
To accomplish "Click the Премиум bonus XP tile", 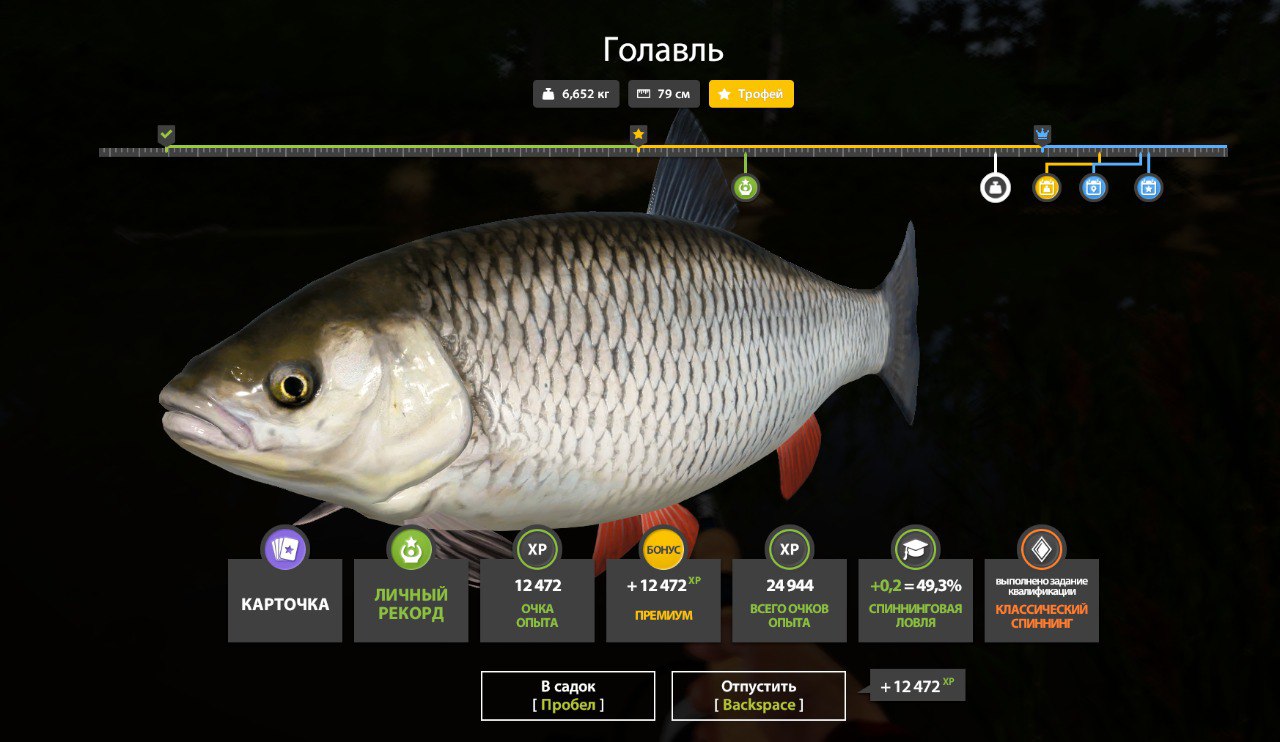I will (x=663, y=600).
